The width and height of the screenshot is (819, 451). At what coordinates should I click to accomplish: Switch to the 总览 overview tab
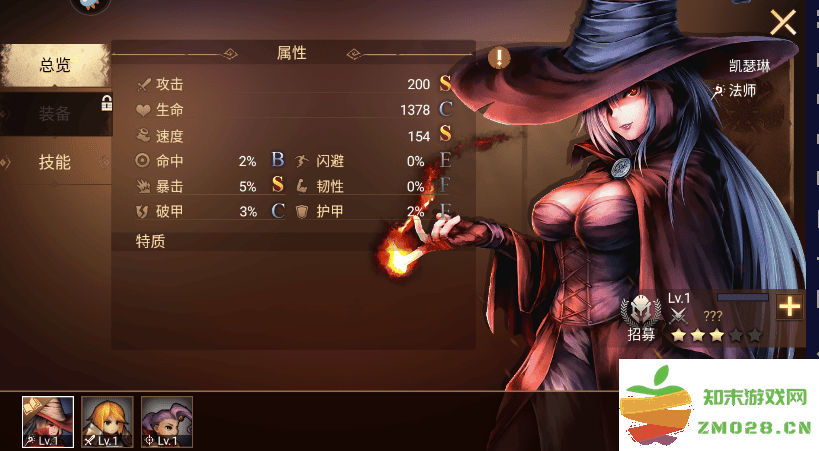pyautogui.click(x=54, y=66)
